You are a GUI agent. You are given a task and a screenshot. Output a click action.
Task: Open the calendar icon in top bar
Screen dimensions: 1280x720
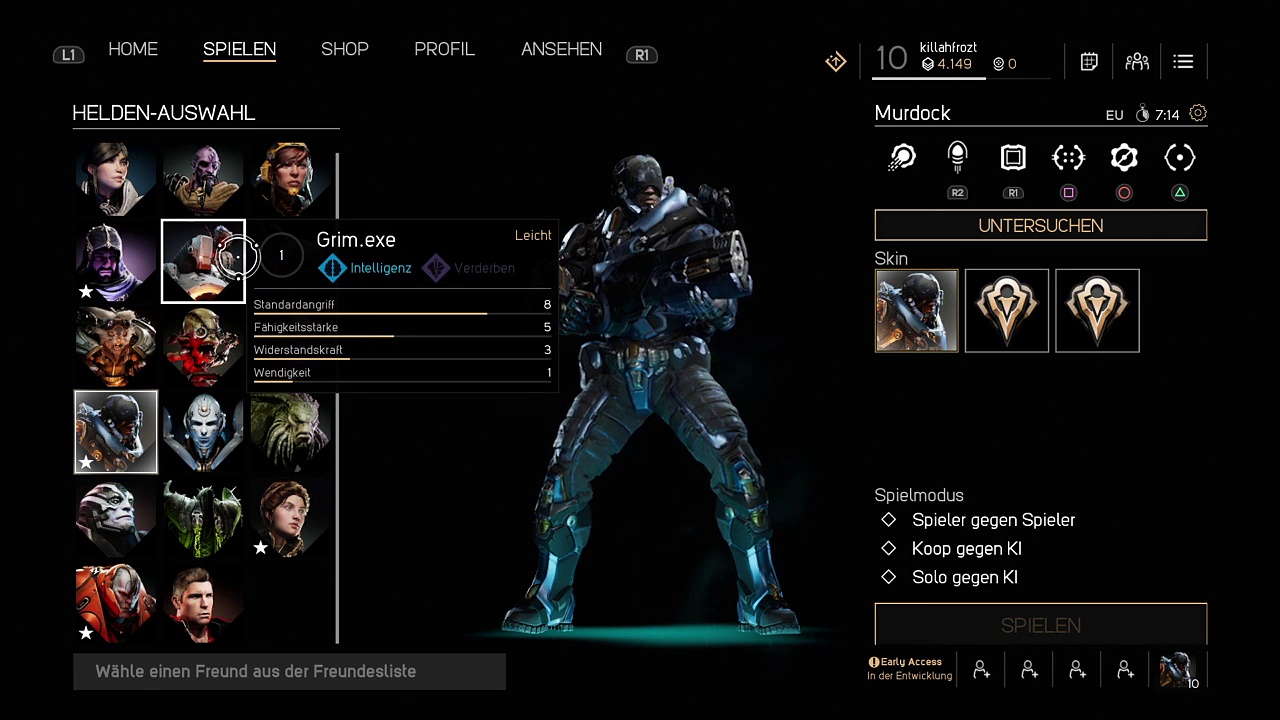coord(1089,62)
